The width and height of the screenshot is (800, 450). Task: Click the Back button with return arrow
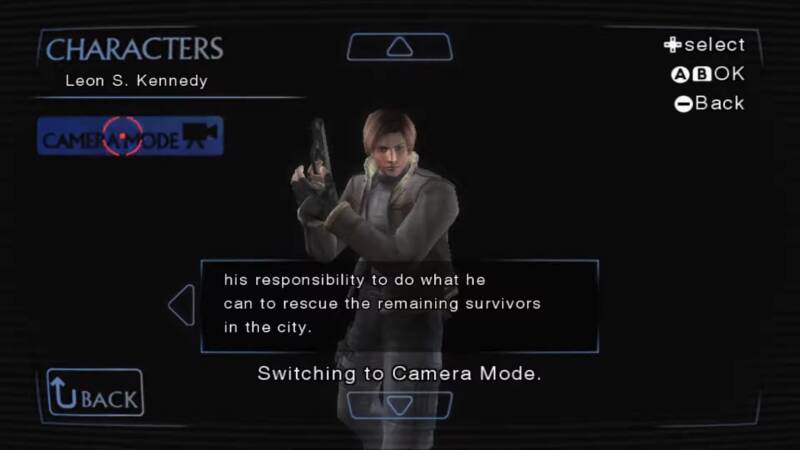click(95, 393)
